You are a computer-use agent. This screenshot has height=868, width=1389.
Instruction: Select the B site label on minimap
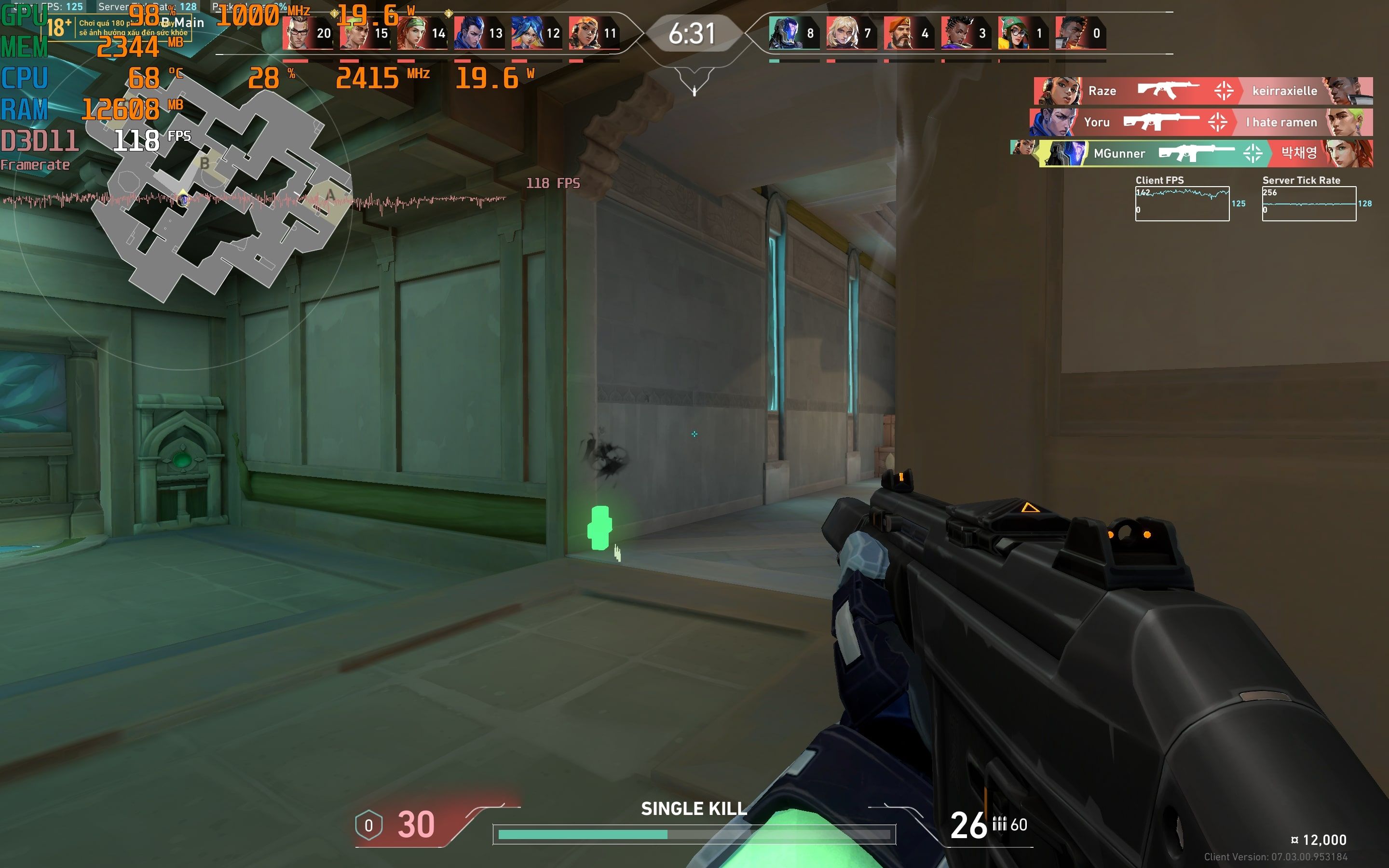pos(204,163)
